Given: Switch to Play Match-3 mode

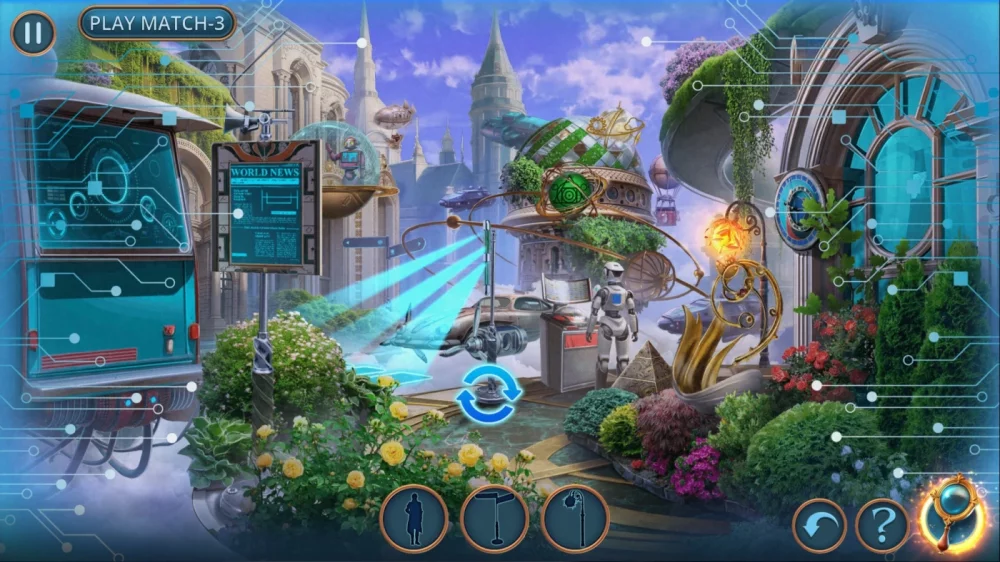Looking at the screenshot, I should pos(157,23).
